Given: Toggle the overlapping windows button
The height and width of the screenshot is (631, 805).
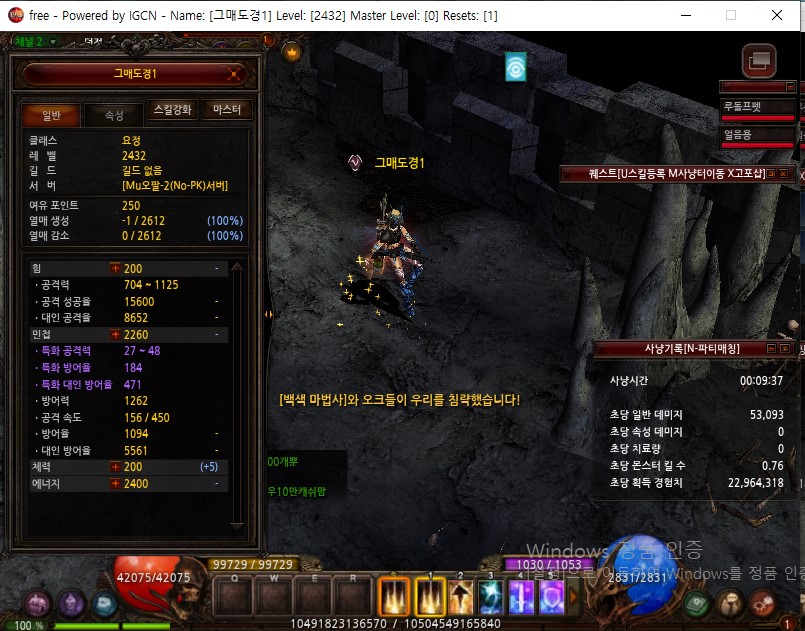Looking at the screenshot, I should pyautogui.click(x=759, y=60).
